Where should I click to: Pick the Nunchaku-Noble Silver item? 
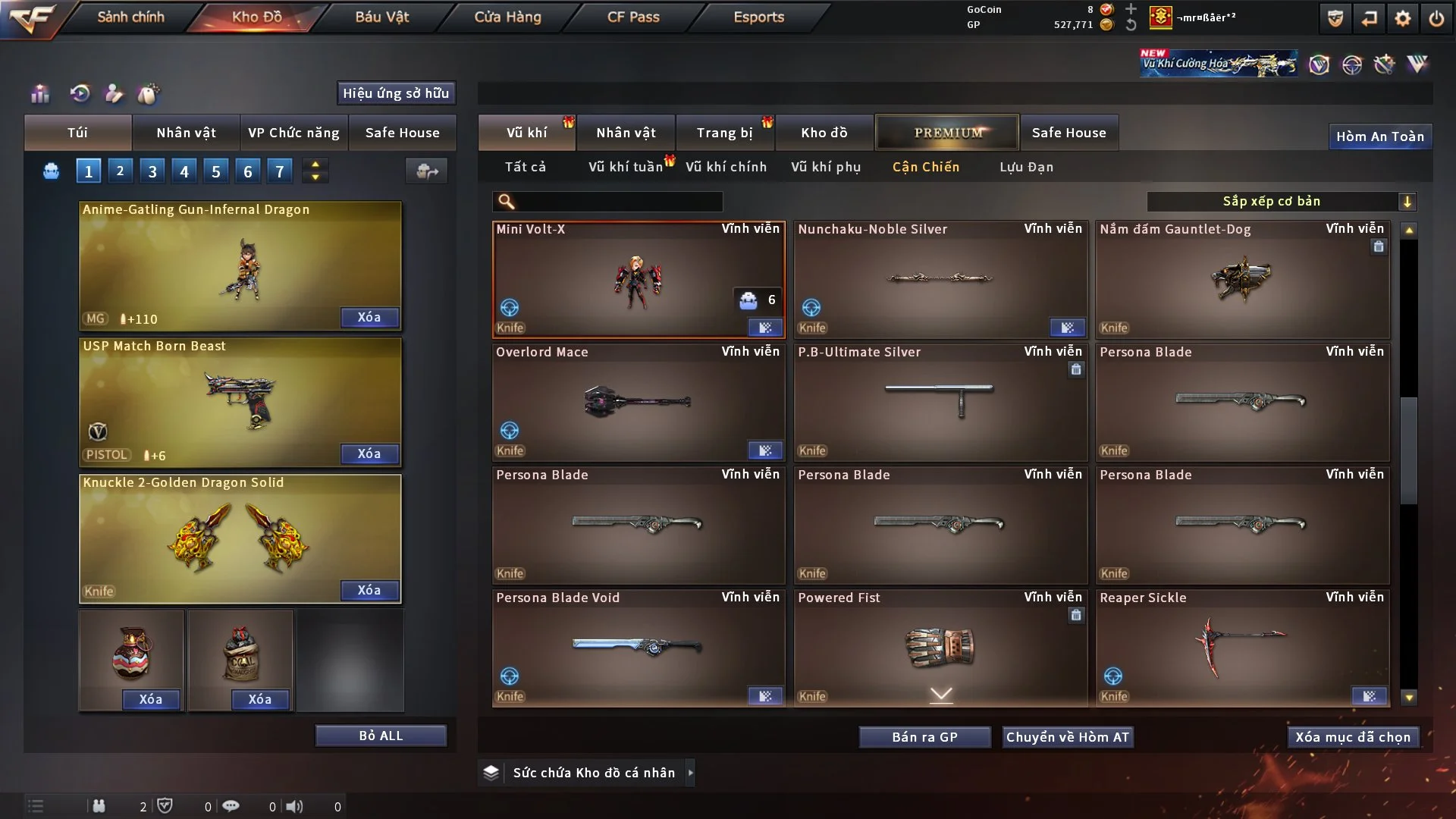coord(940,279)
